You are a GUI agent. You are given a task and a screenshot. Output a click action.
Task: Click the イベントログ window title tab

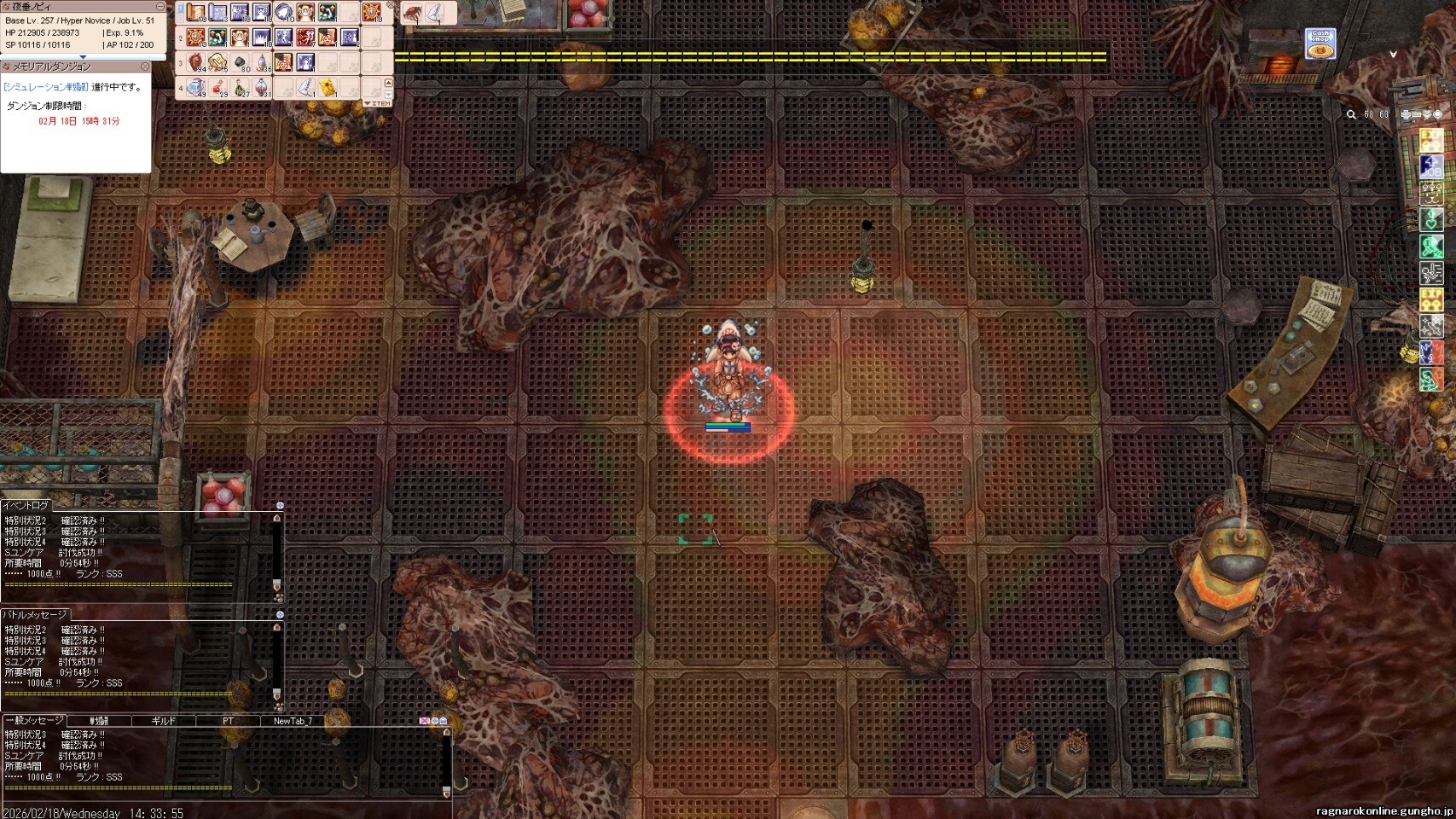click(27, 506)
